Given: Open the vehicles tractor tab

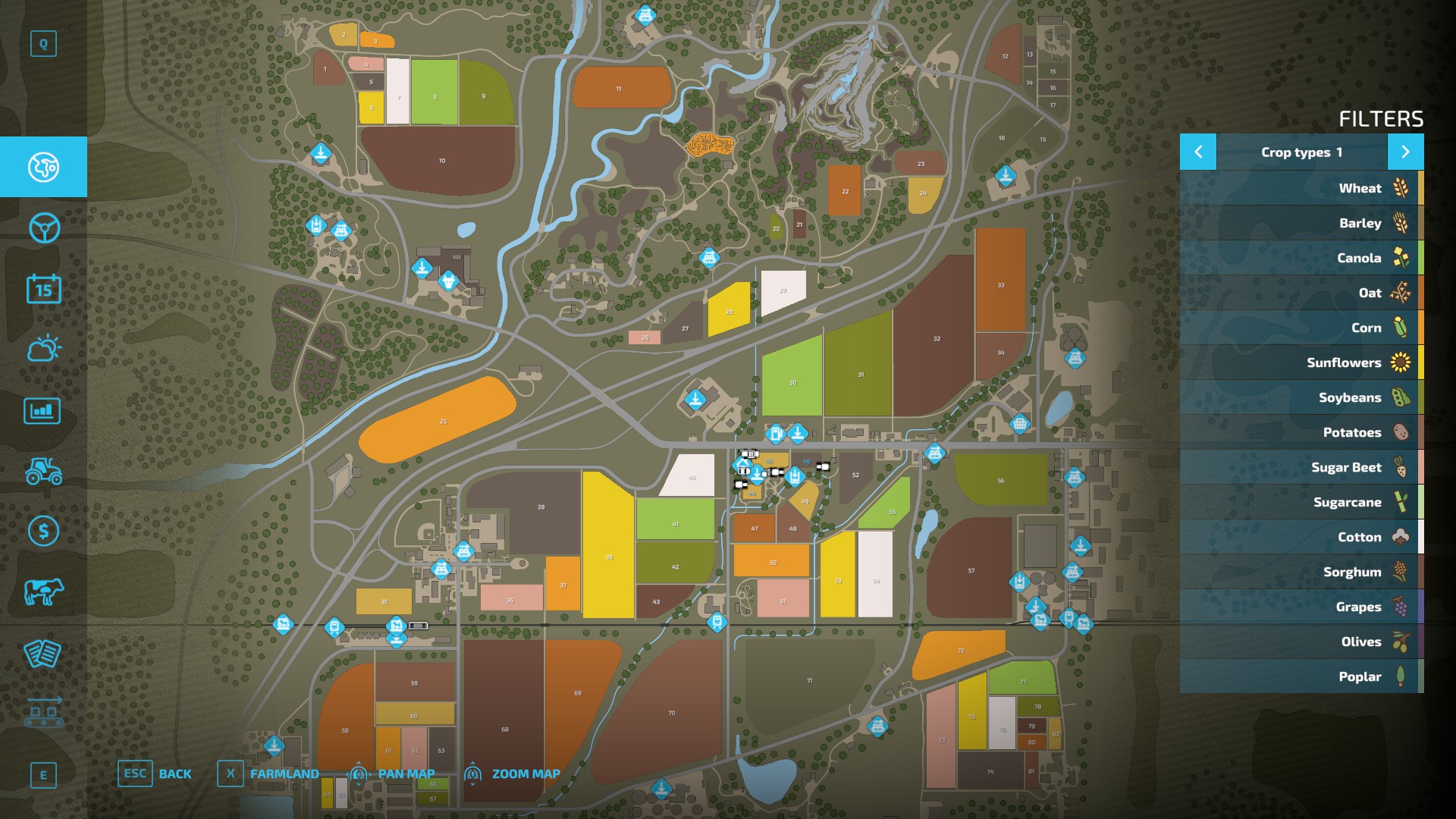Looking at the screenshot, I should click(43, 471).
